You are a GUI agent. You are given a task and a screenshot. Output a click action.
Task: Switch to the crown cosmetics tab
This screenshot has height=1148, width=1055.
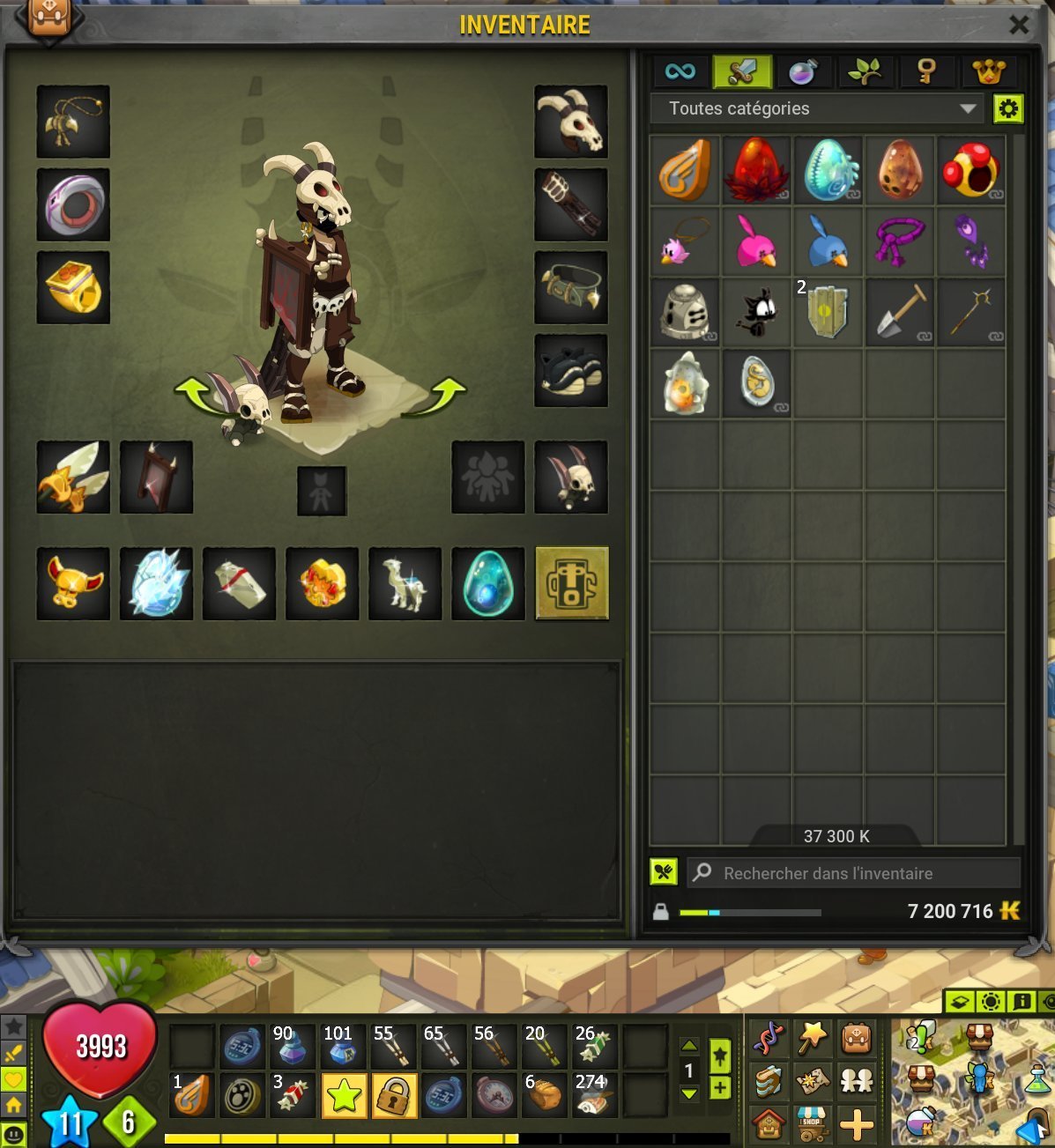coord(987,71)
